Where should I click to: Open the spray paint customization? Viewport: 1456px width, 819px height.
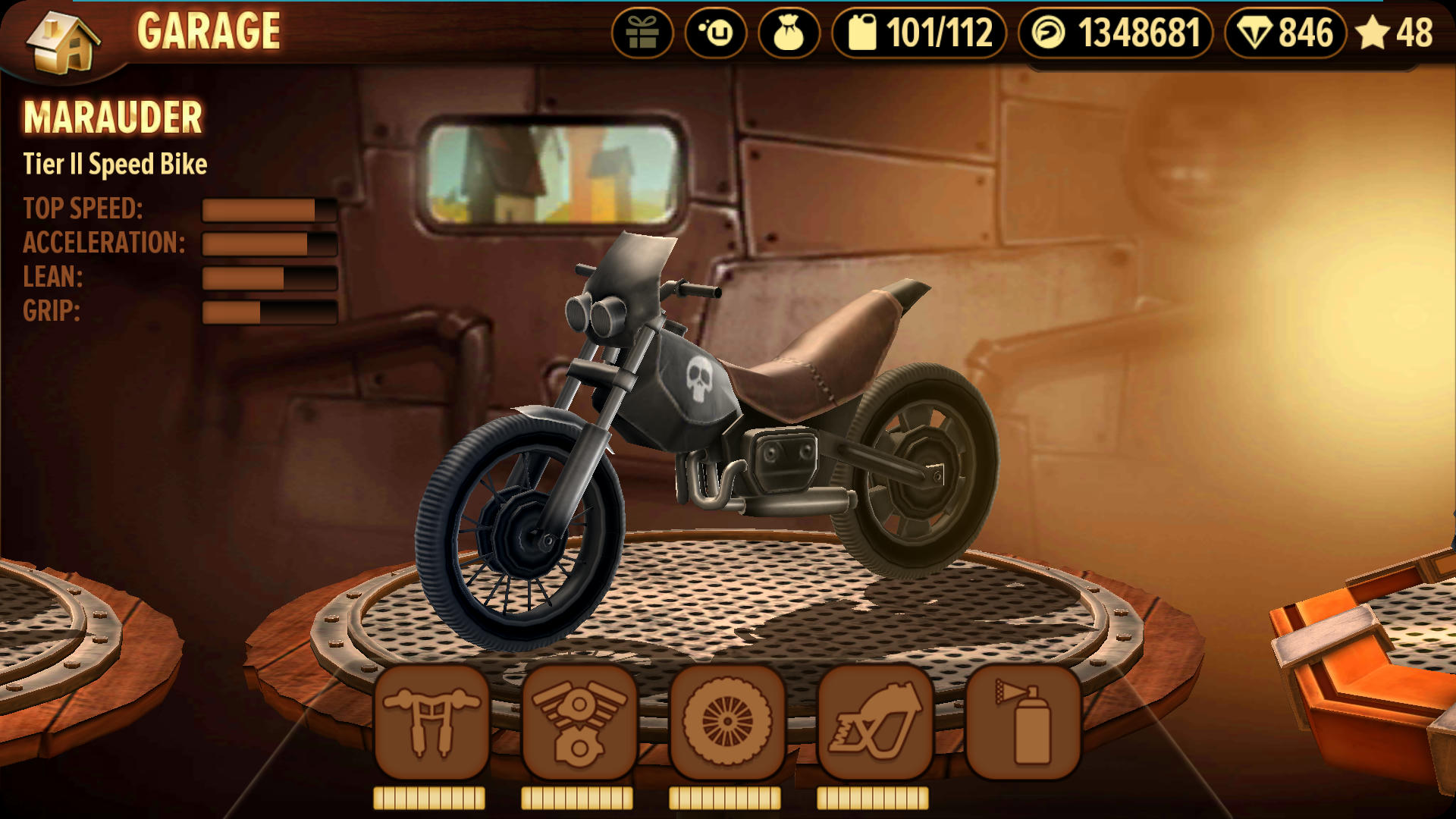pyautogui.click(x=1023, y=723)
